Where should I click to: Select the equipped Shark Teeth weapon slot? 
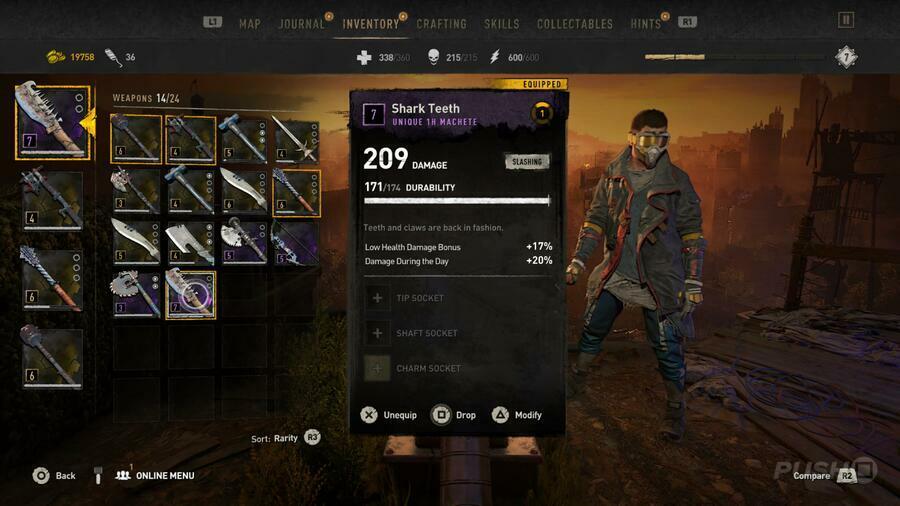[52, 122]
